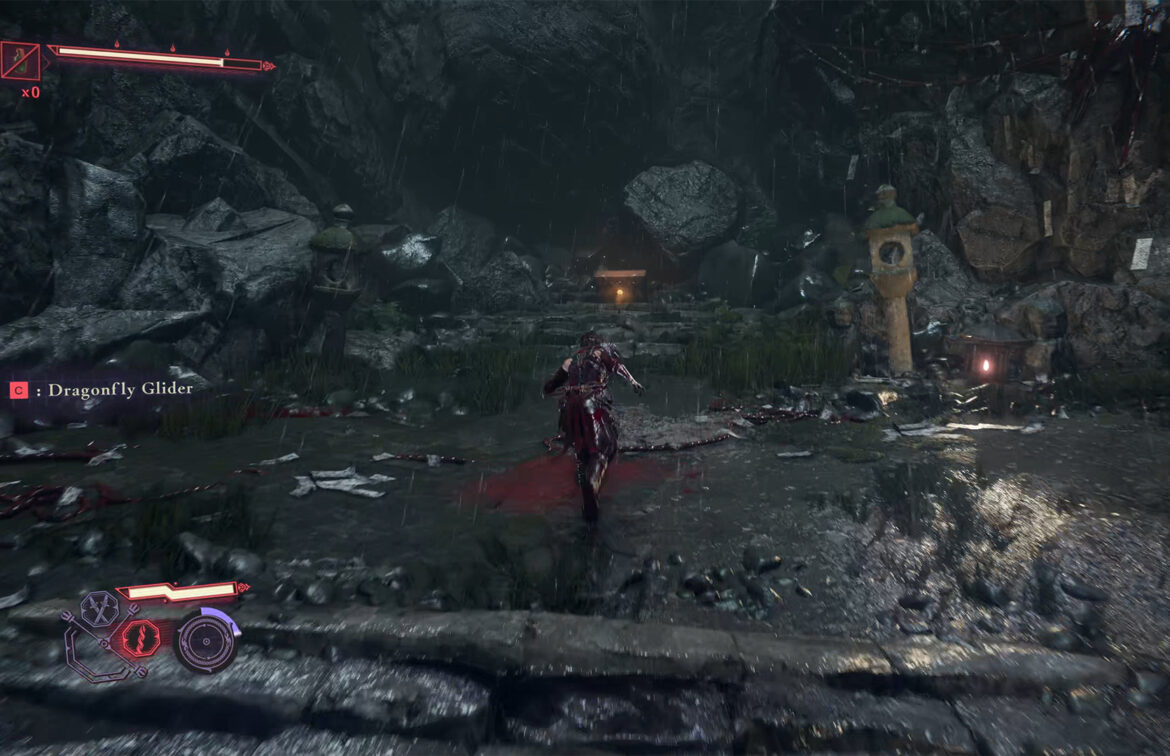This screenshot has width=1170, height=756.
Task: Click the crossed swords weapon icon
Action: tap(99, 607)
